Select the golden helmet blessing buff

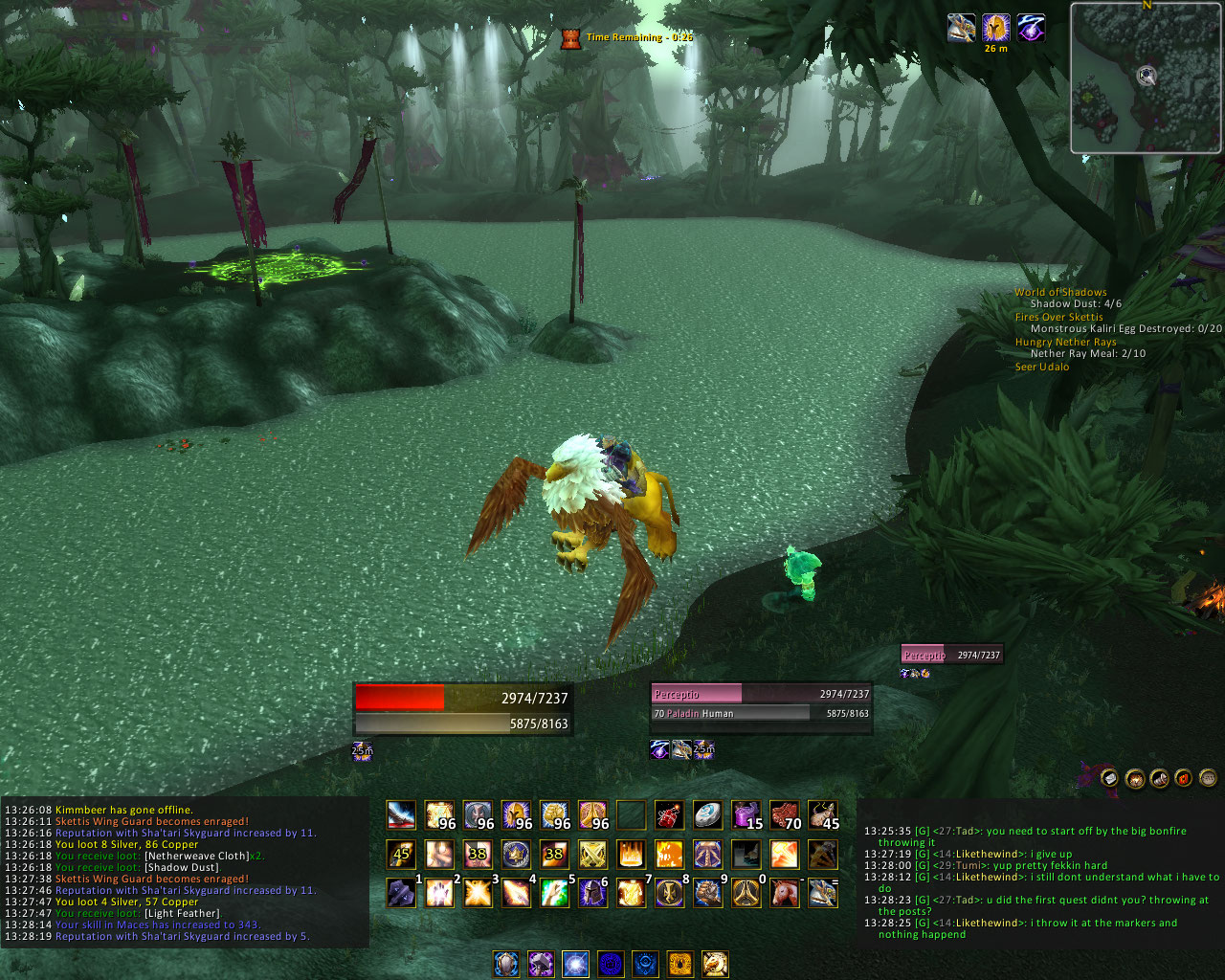coord(996,28)
